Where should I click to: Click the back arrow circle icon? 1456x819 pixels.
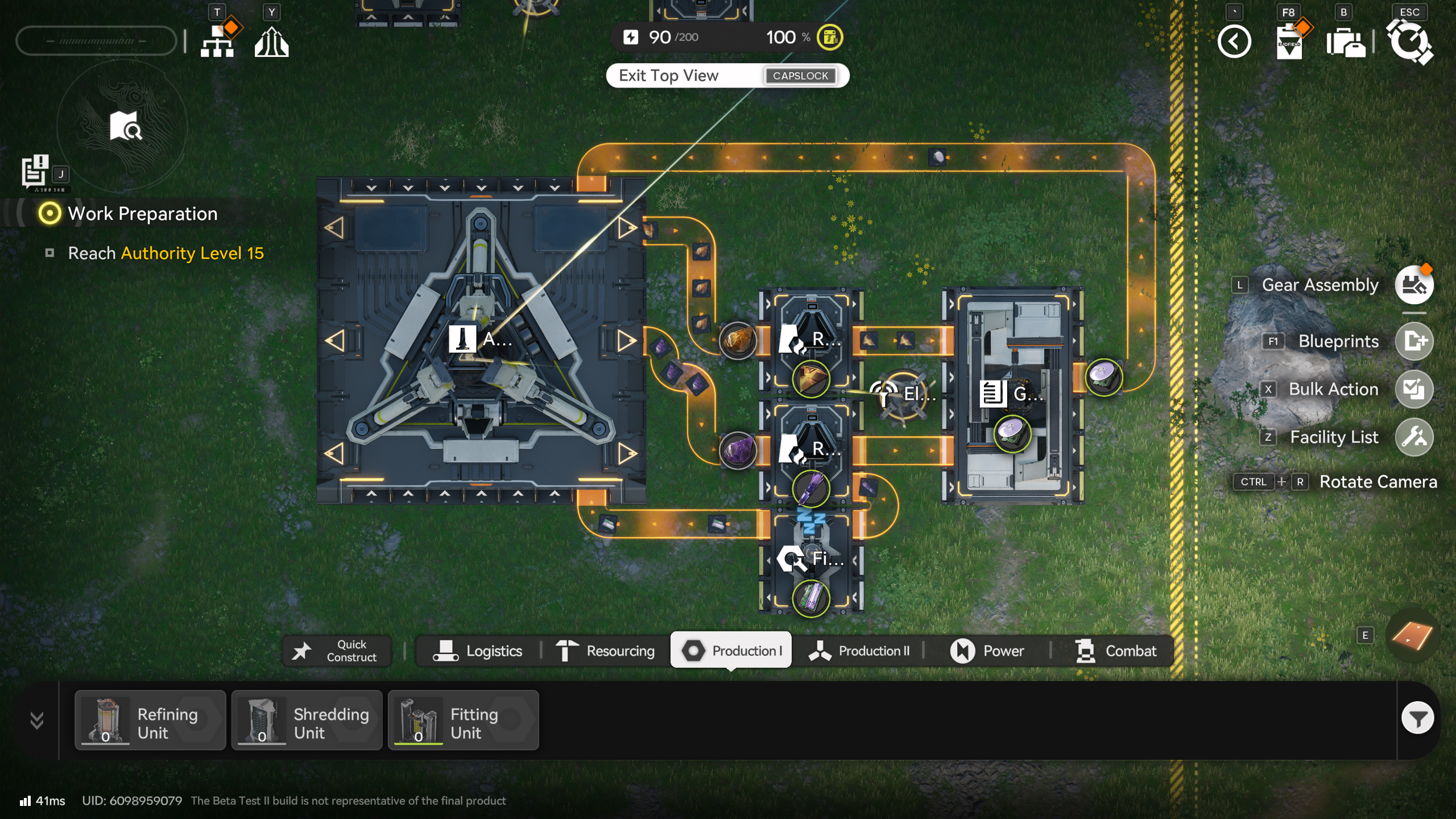[1234, 42]
